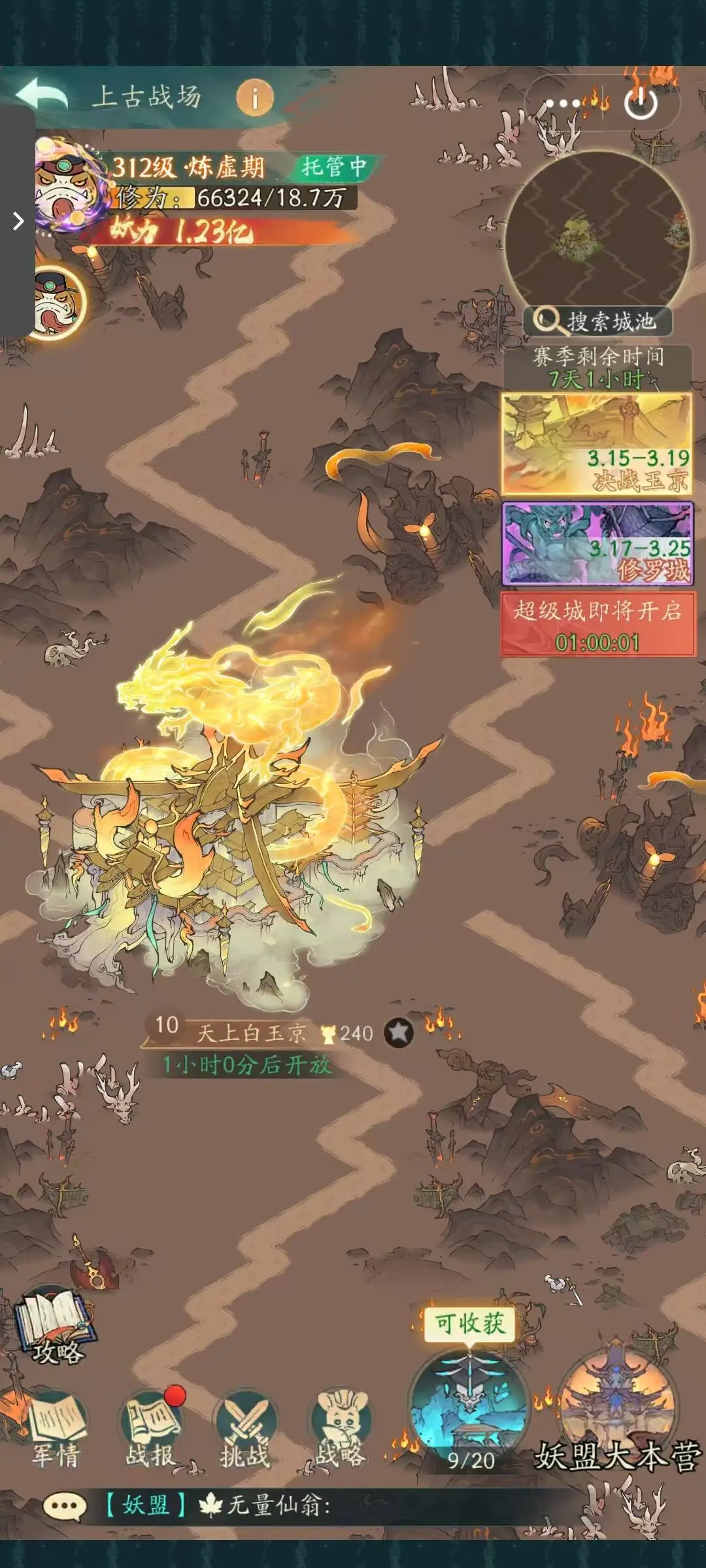Toggle the 托管中 auto-manage status
The height and width of the screenshot is (1568, 706).
[333, 167]
